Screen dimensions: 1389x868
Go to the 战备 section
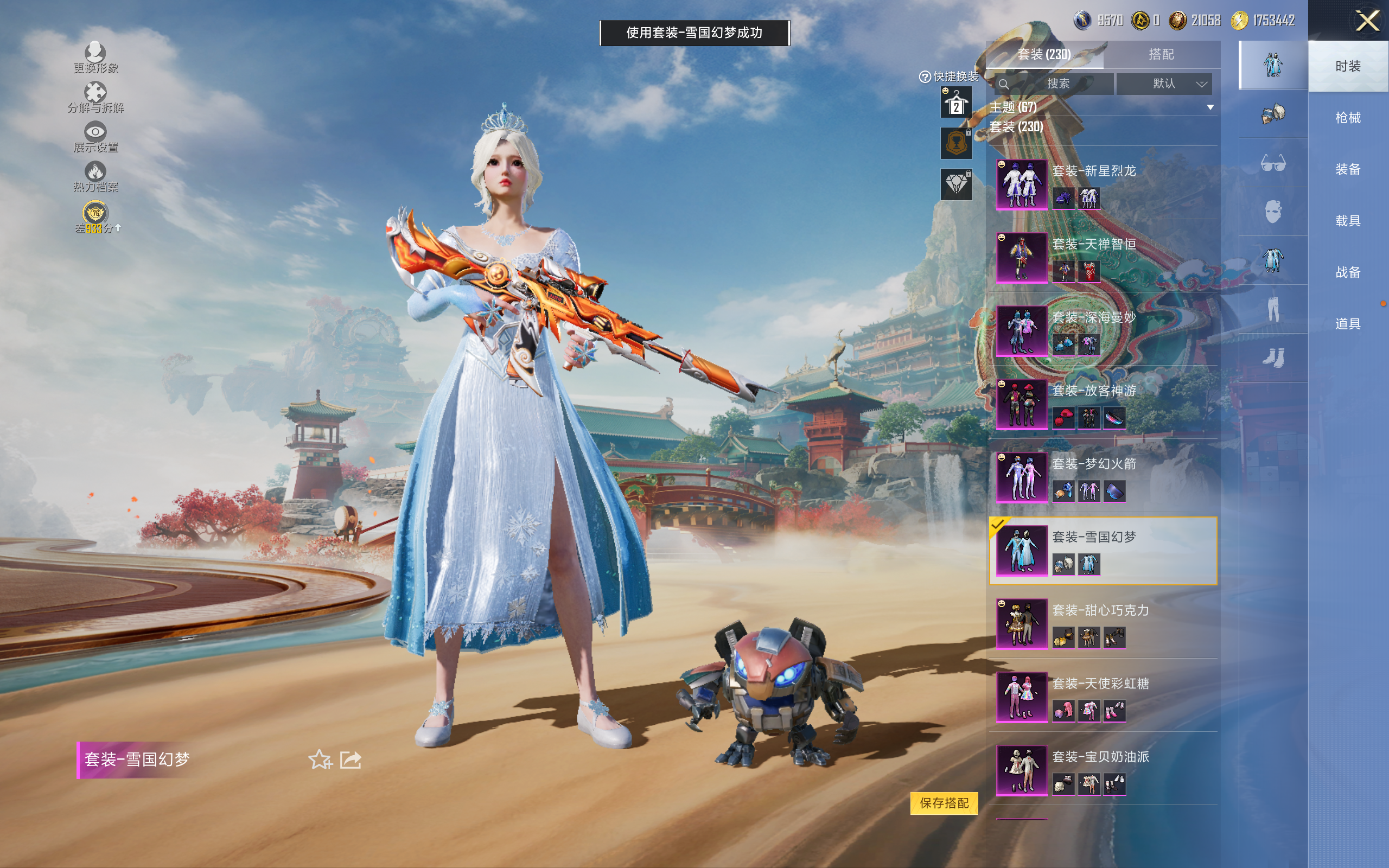1347,272
